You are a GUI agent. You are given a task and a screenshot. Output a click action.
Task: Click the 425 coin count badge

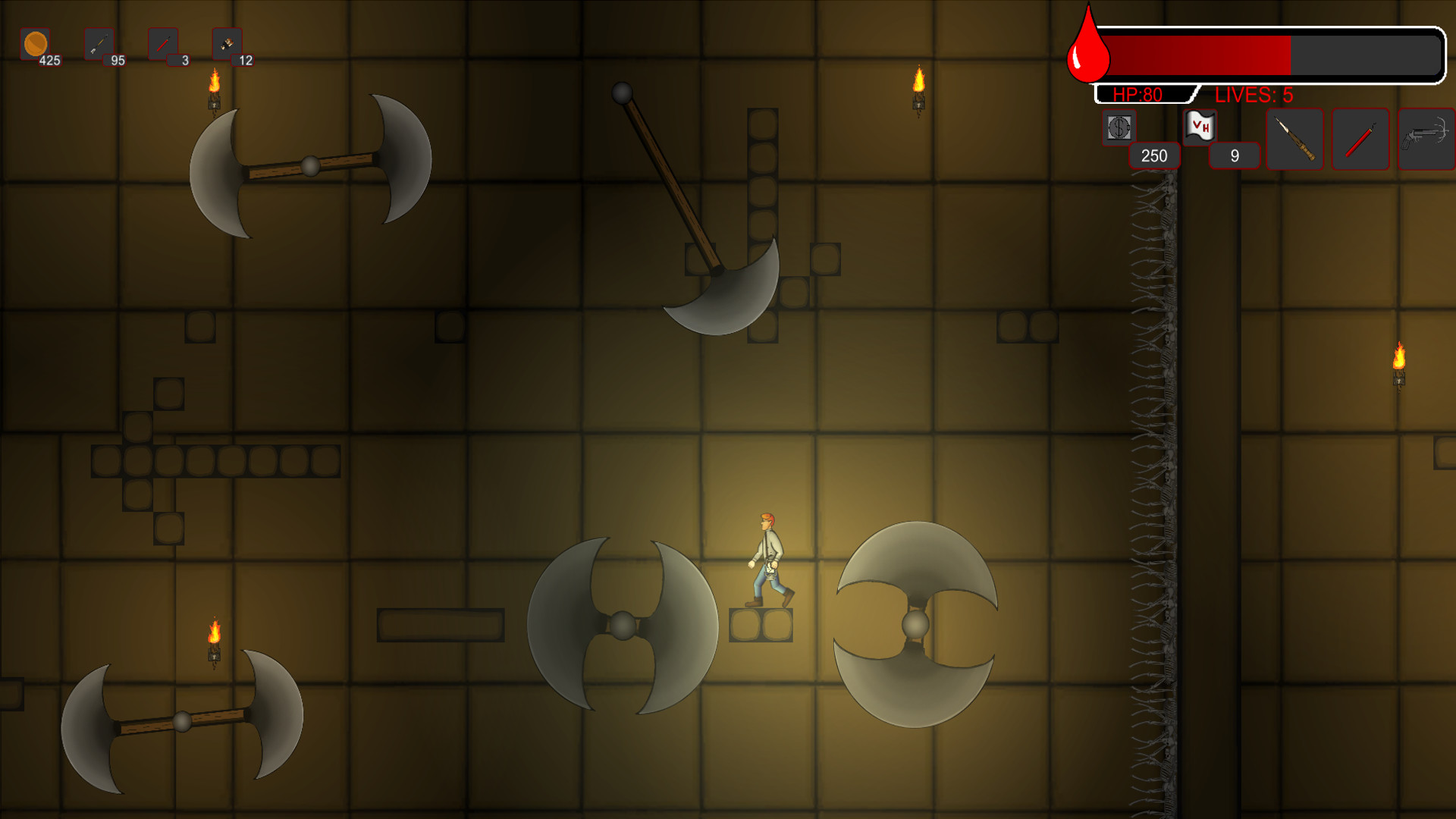(50, 59)
